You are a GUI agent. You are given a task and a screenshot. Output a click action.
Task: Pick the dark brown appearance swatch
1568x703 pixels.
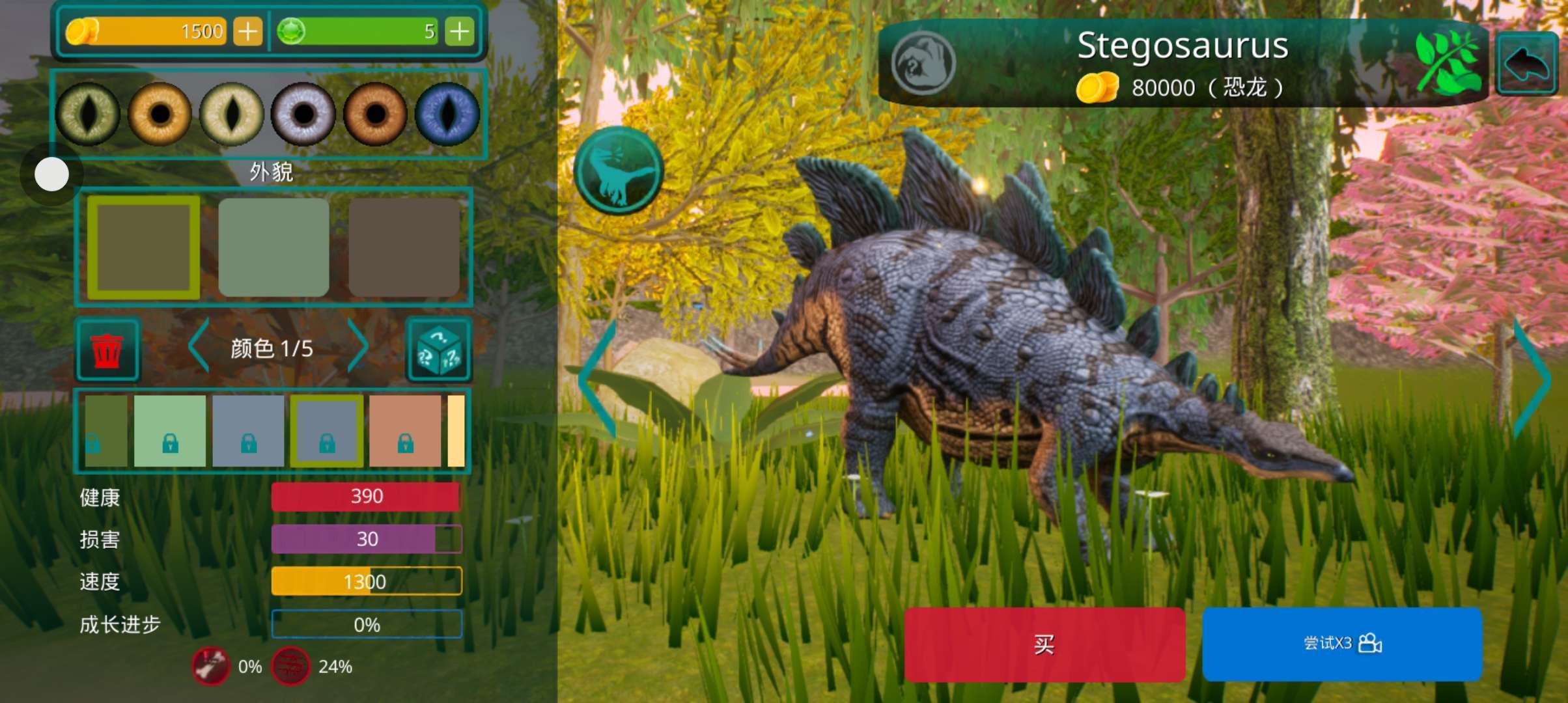click(404, 247)
